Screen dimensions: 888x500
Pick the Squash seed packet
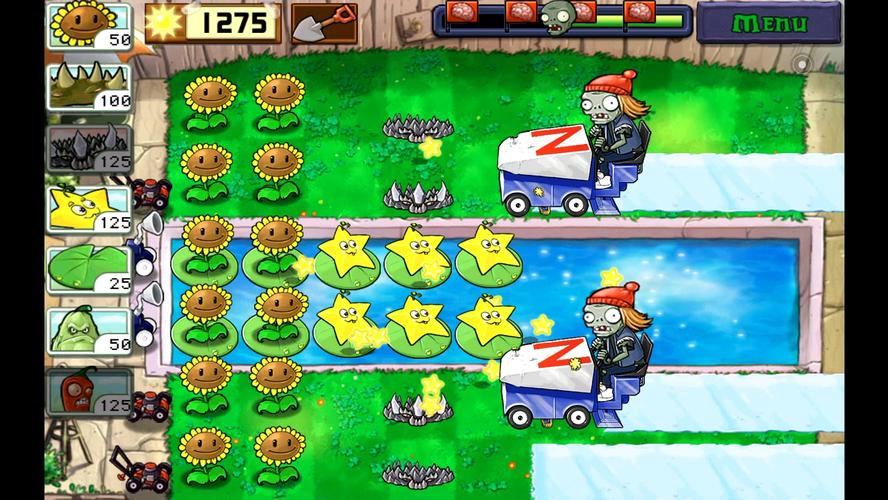(89, 330)
